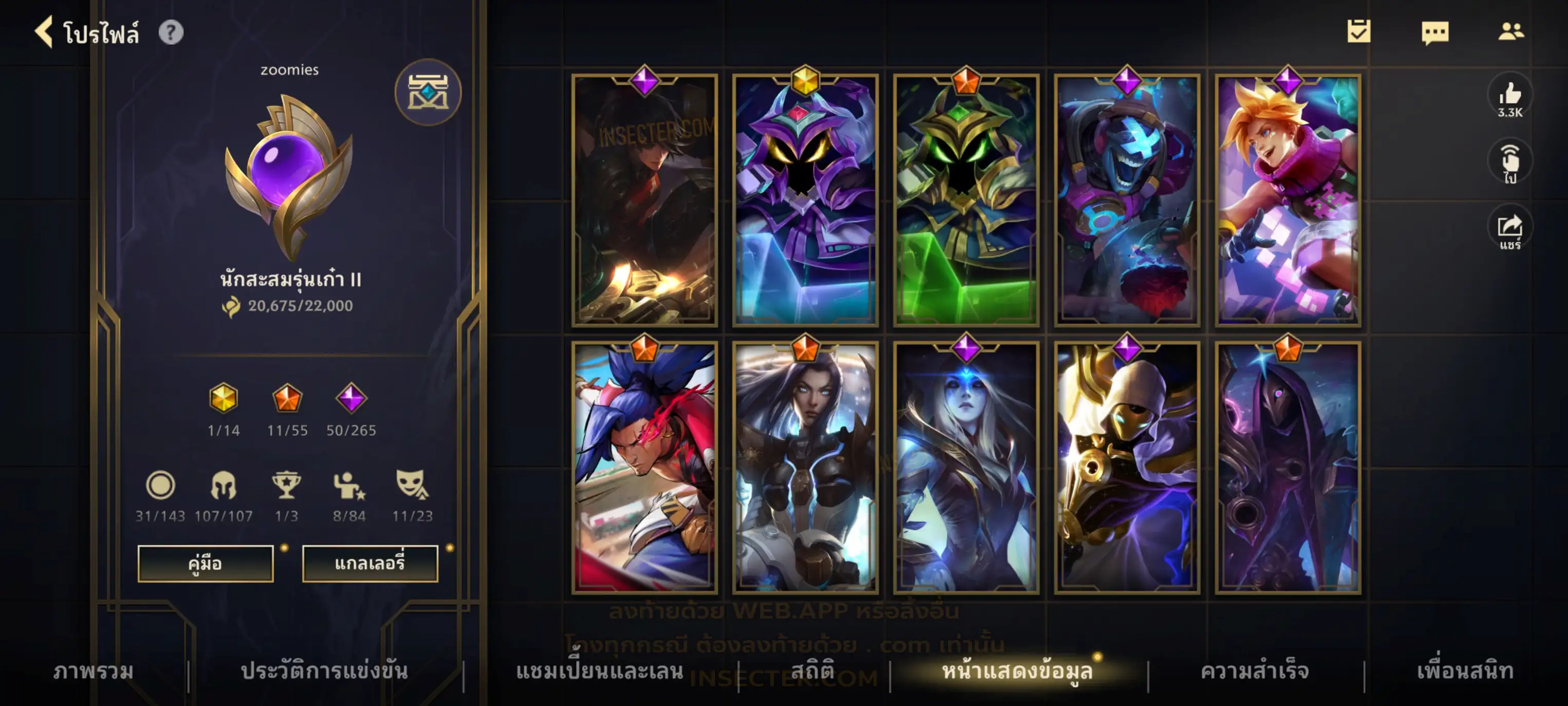Viewport: 1568px width, 706px height.
Task: Open the เพื่อนสนิท tab
Action: 1465,671
